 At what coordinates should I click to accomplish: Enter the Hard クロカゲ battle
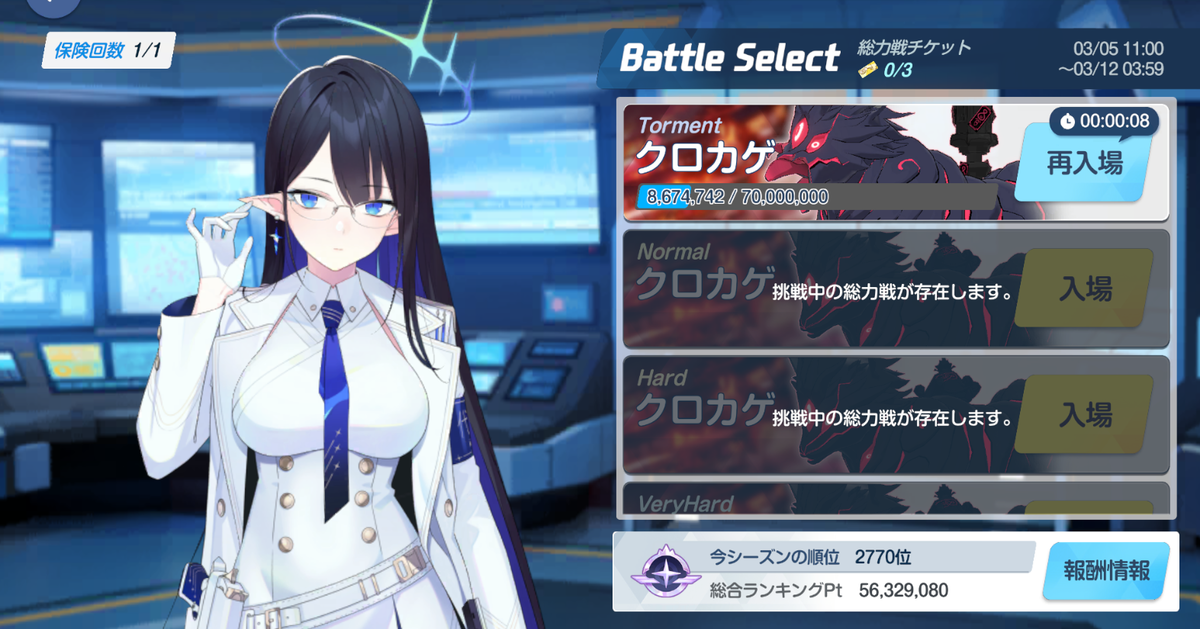pyautogui.click(x=1084, y=414)
